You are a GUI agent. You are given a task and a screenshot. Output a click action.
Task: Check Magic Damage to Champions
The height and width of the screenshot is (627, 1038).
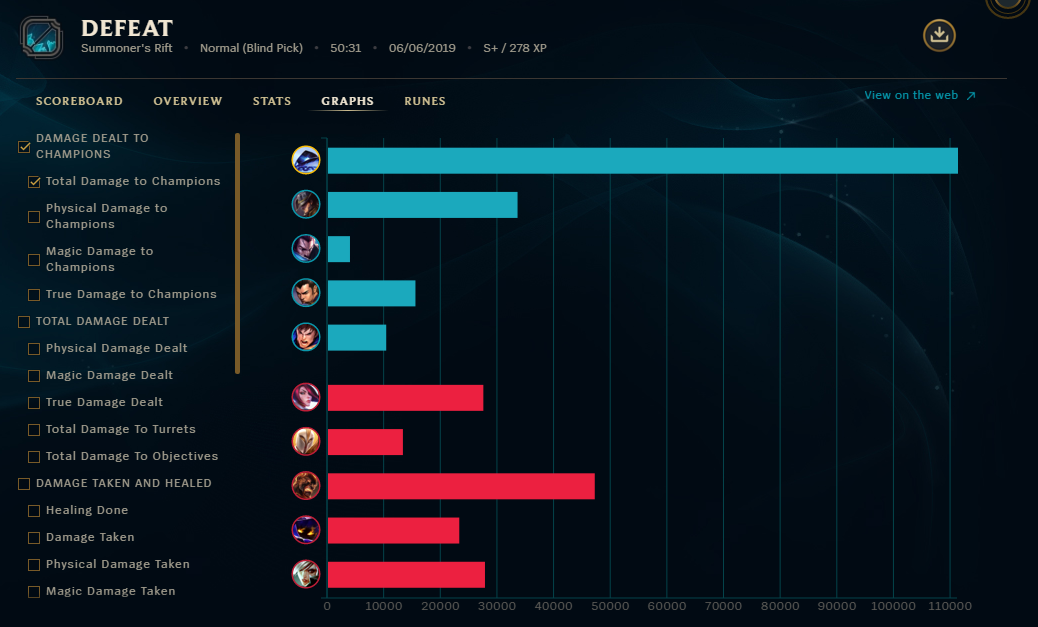(x=34, y=260)
